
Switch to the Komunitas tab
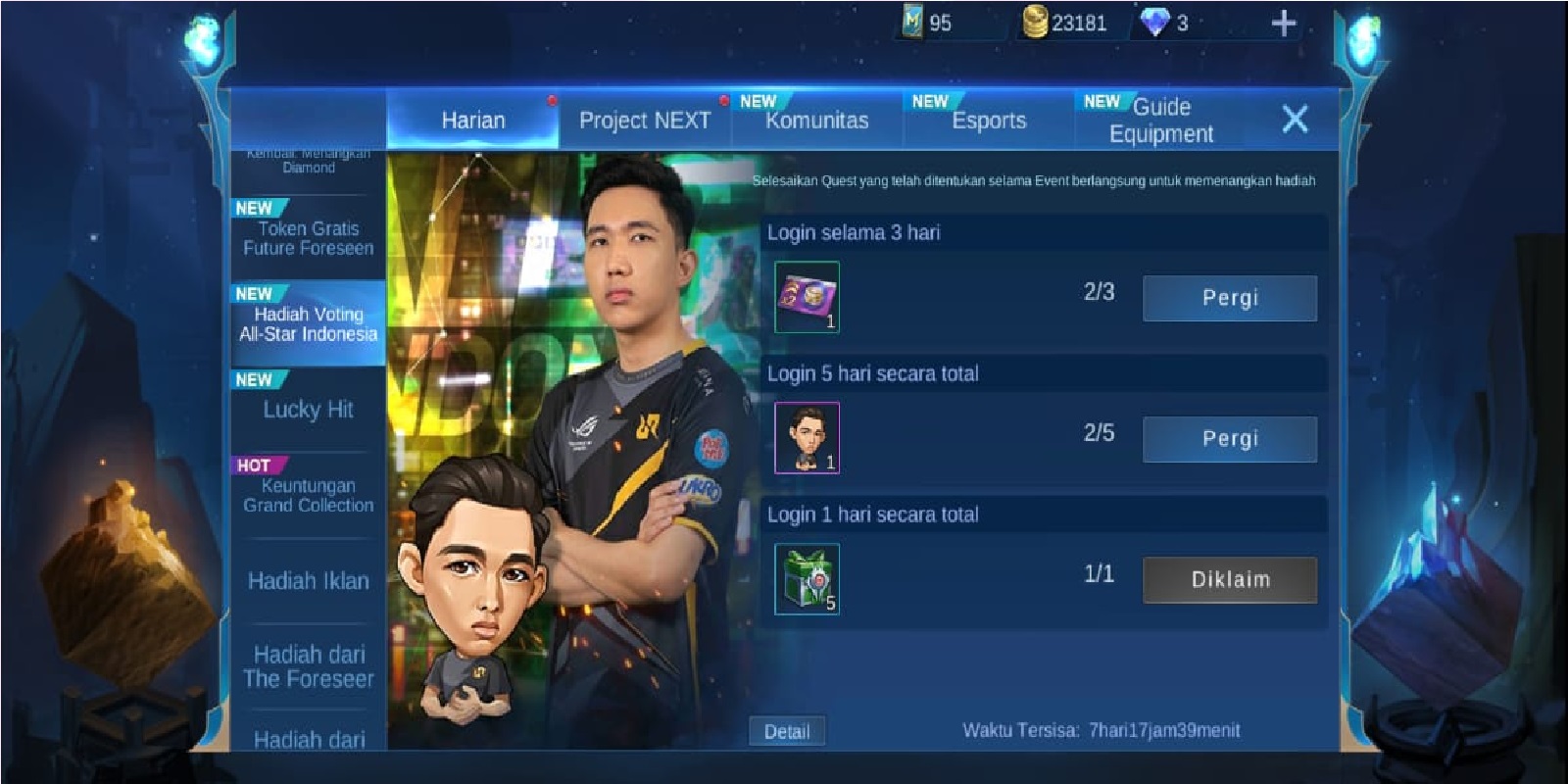pyautogui.click(x=815, y=120)
